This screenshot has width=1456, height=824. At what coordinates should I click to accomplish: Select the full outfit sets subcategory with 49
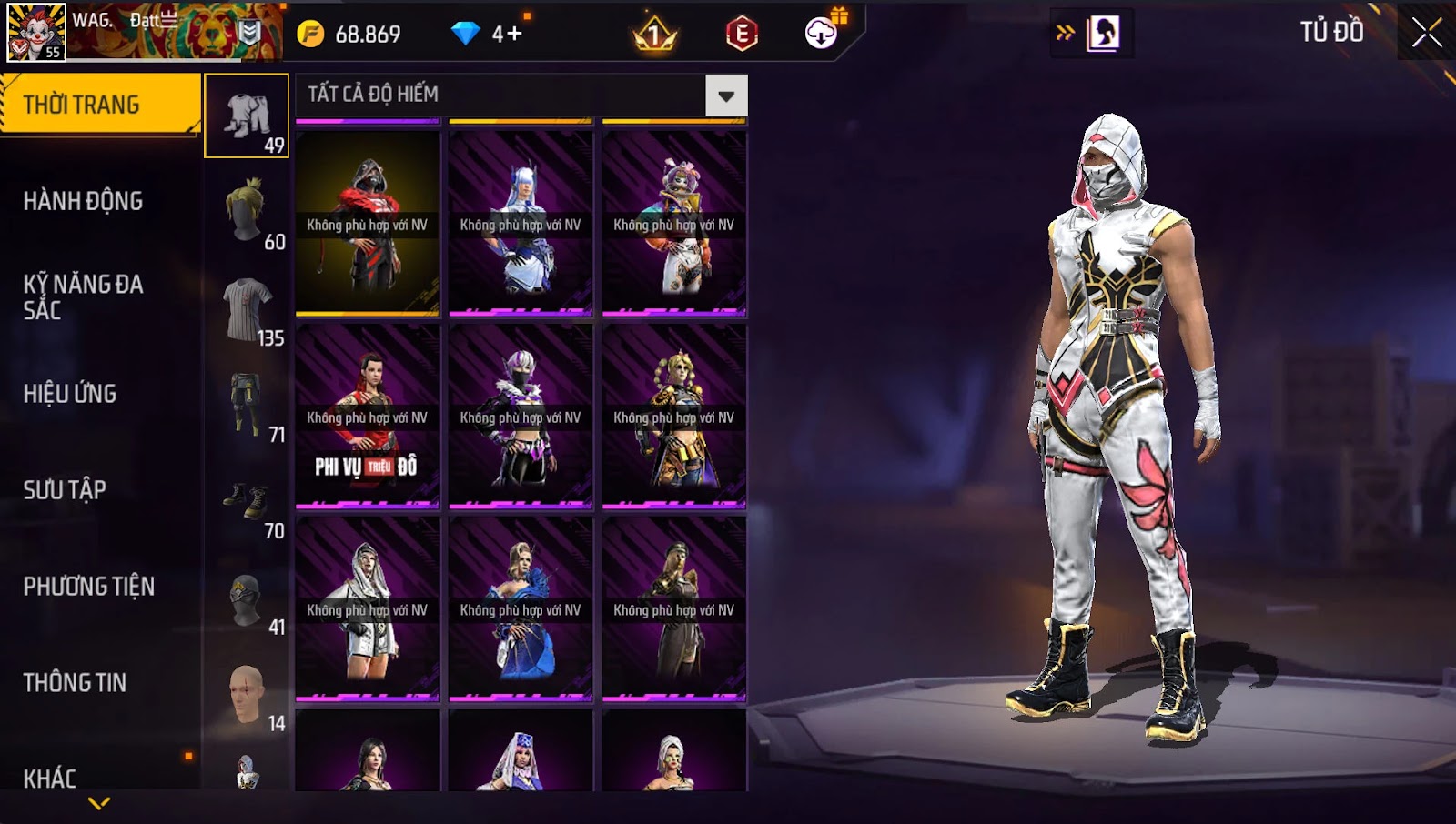pos(247,116)
